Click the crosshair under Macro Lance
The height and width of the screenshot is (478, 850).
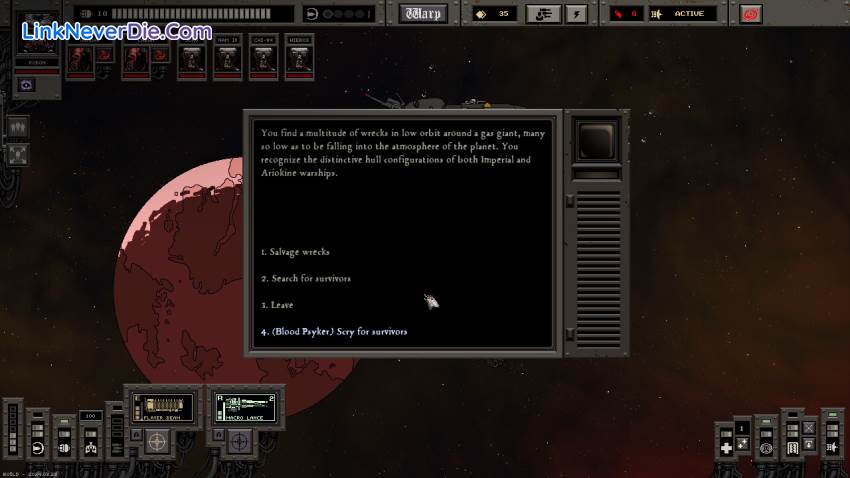point(240,440)
